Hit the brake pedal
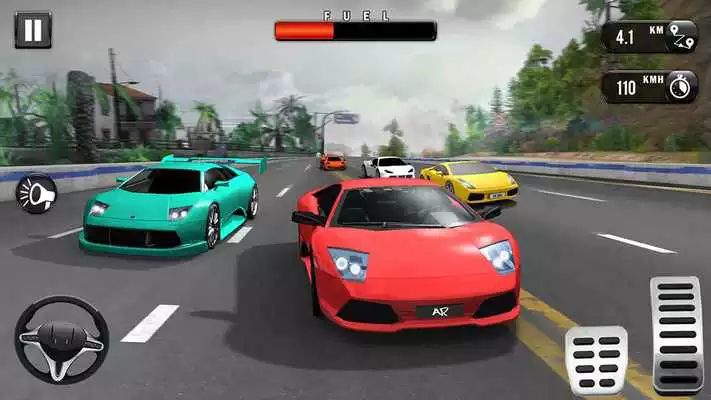This screenshot has height=400, width=711. pyautogui.click(x=596, y=360)
